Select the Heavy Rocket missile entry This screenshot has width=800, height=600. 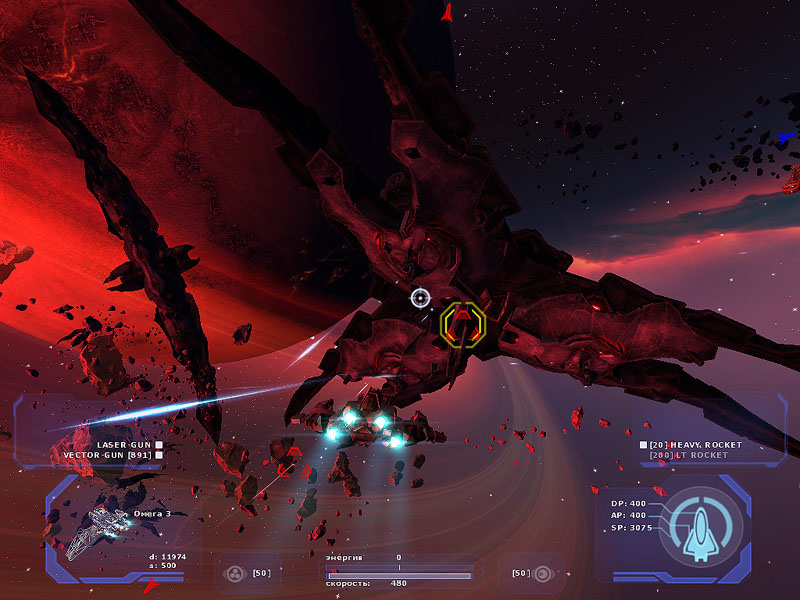[688, 444]
